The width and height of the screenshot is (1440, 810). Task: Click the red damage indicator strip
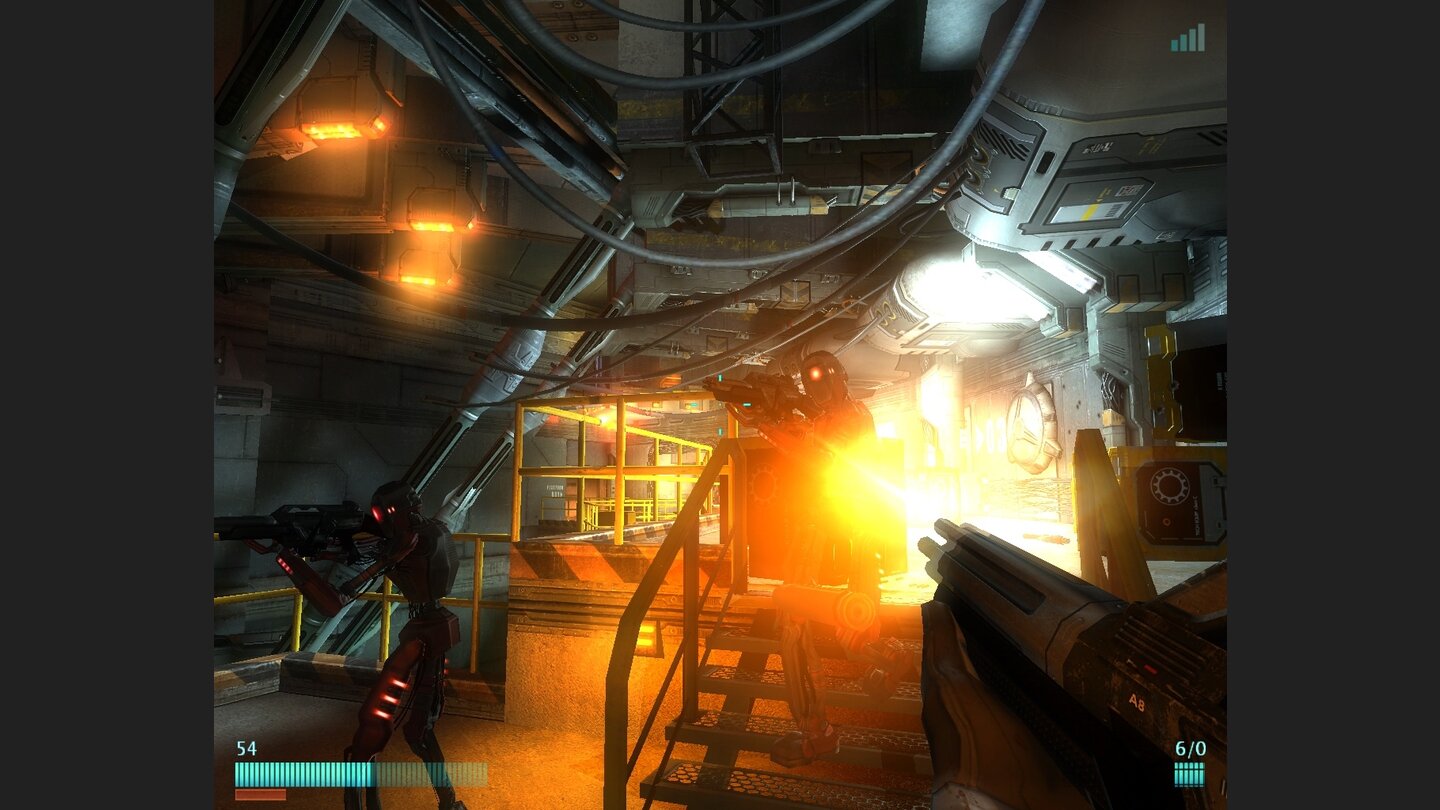[260, 792]
